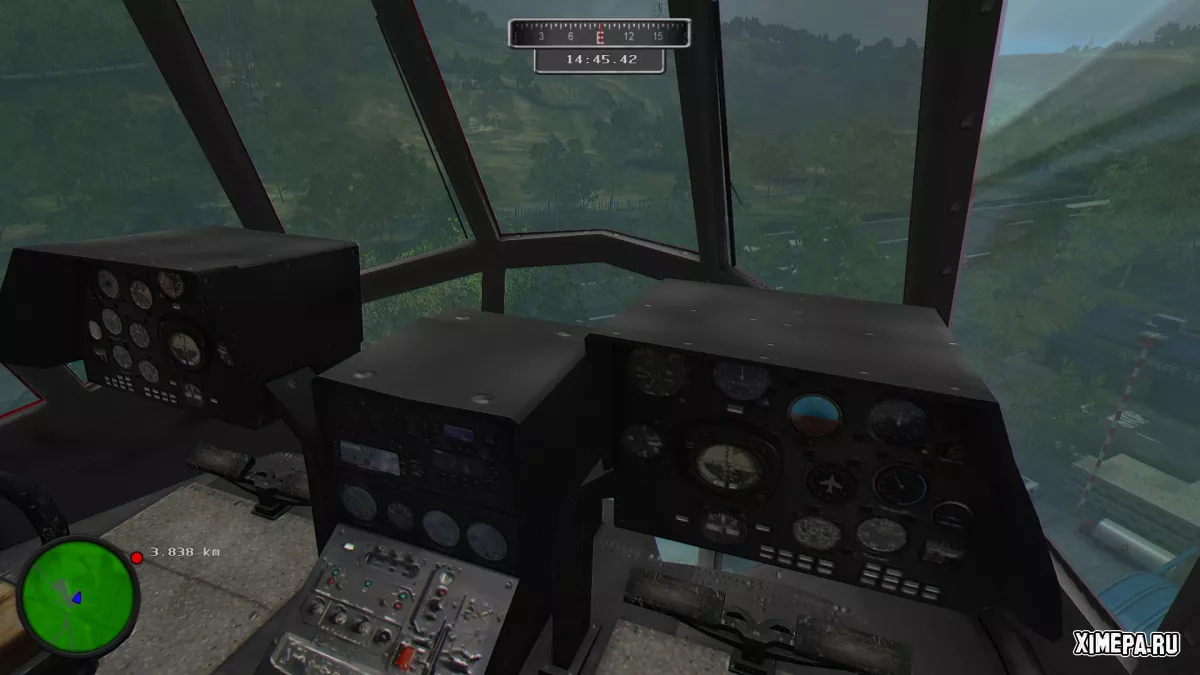Click the red objective distance marker

[x=137, y=557]
